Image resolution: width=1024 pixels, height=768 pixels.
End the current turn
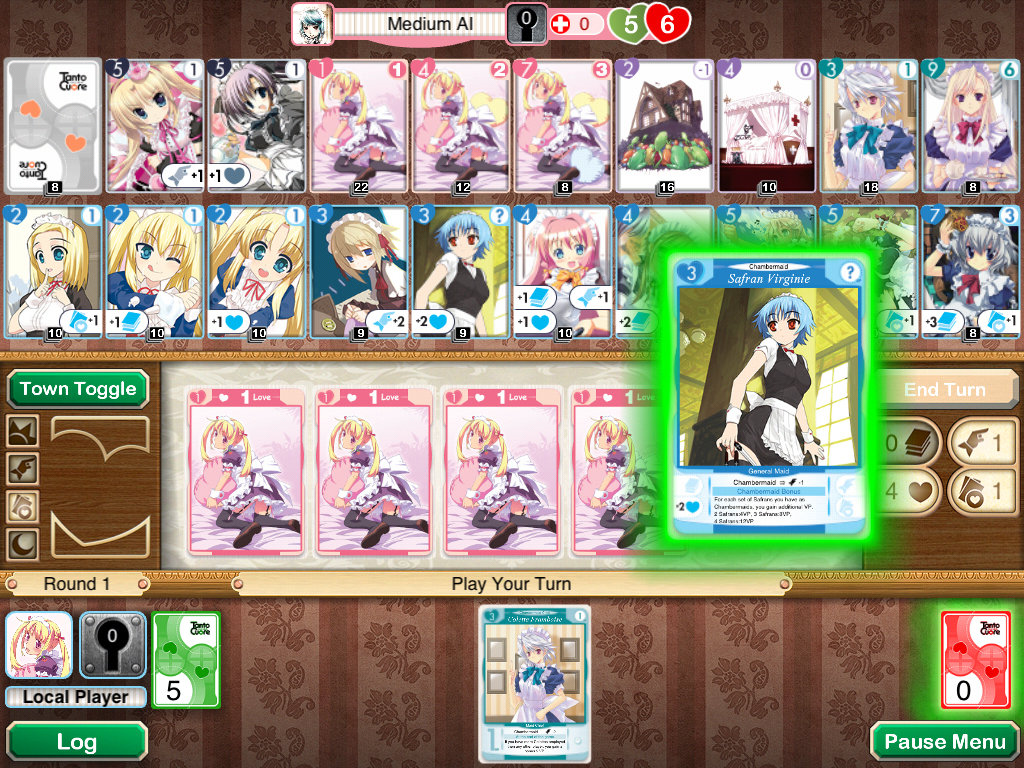pyautogui.click(x=944, y=389)
